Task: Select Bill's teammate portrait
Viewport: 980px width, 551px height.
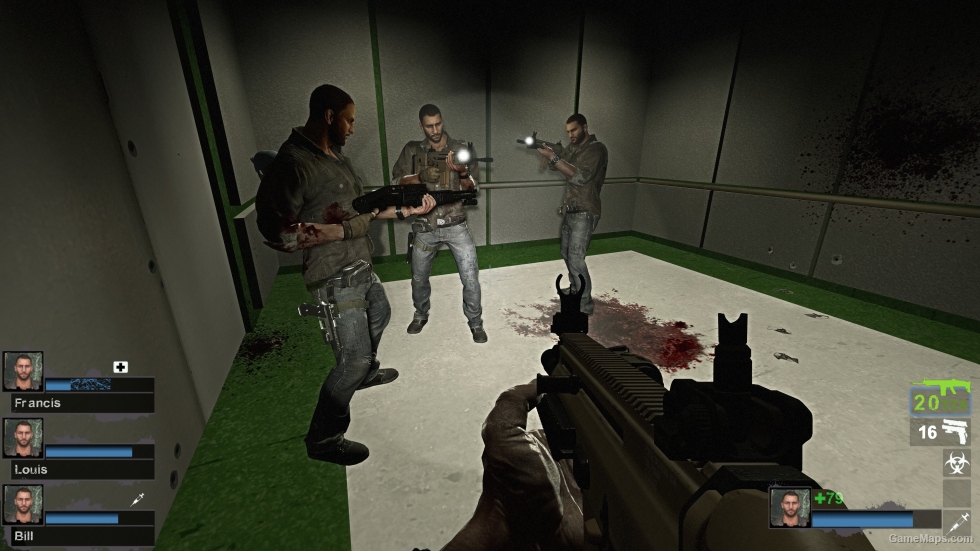Action: [x=23, y=504]
